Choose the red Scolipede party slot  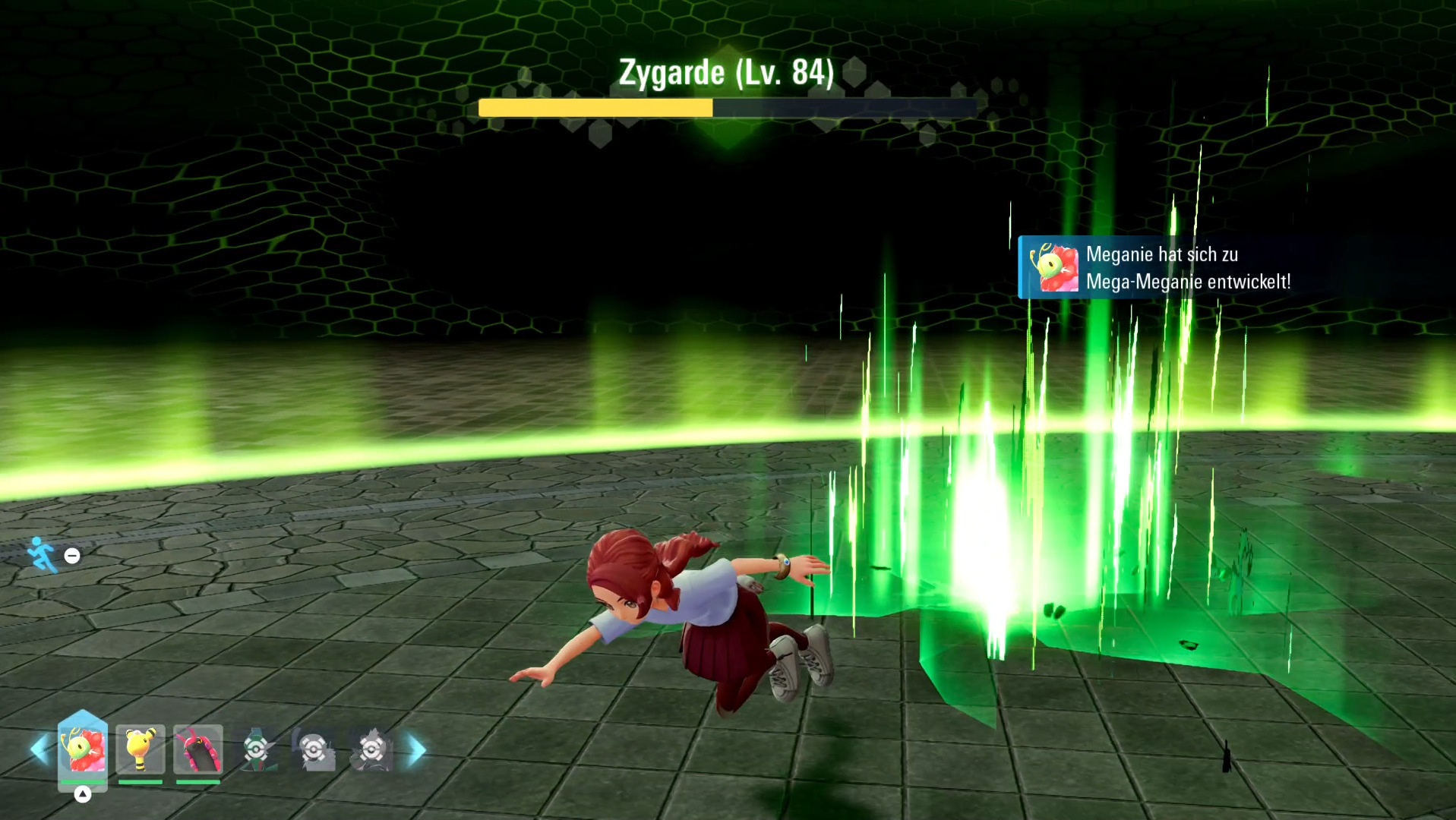pos(198,749)
